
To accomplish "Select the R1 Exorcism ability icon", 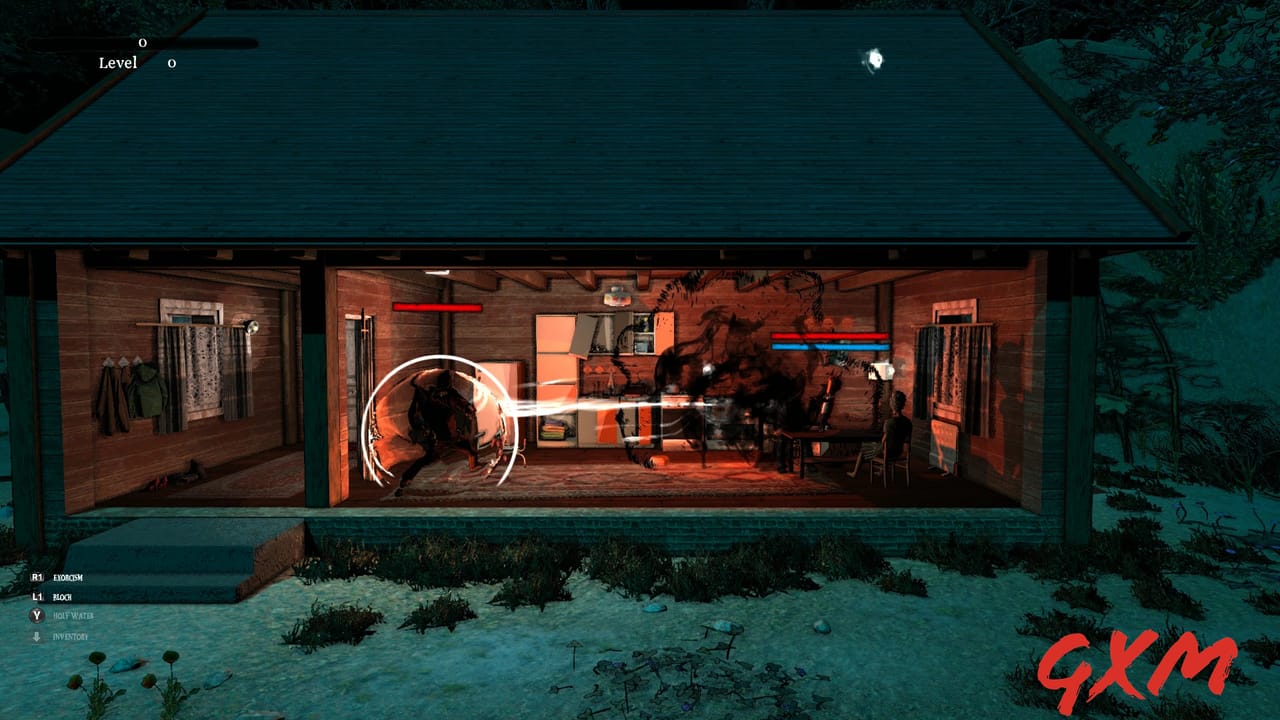I will coord(36,577).
